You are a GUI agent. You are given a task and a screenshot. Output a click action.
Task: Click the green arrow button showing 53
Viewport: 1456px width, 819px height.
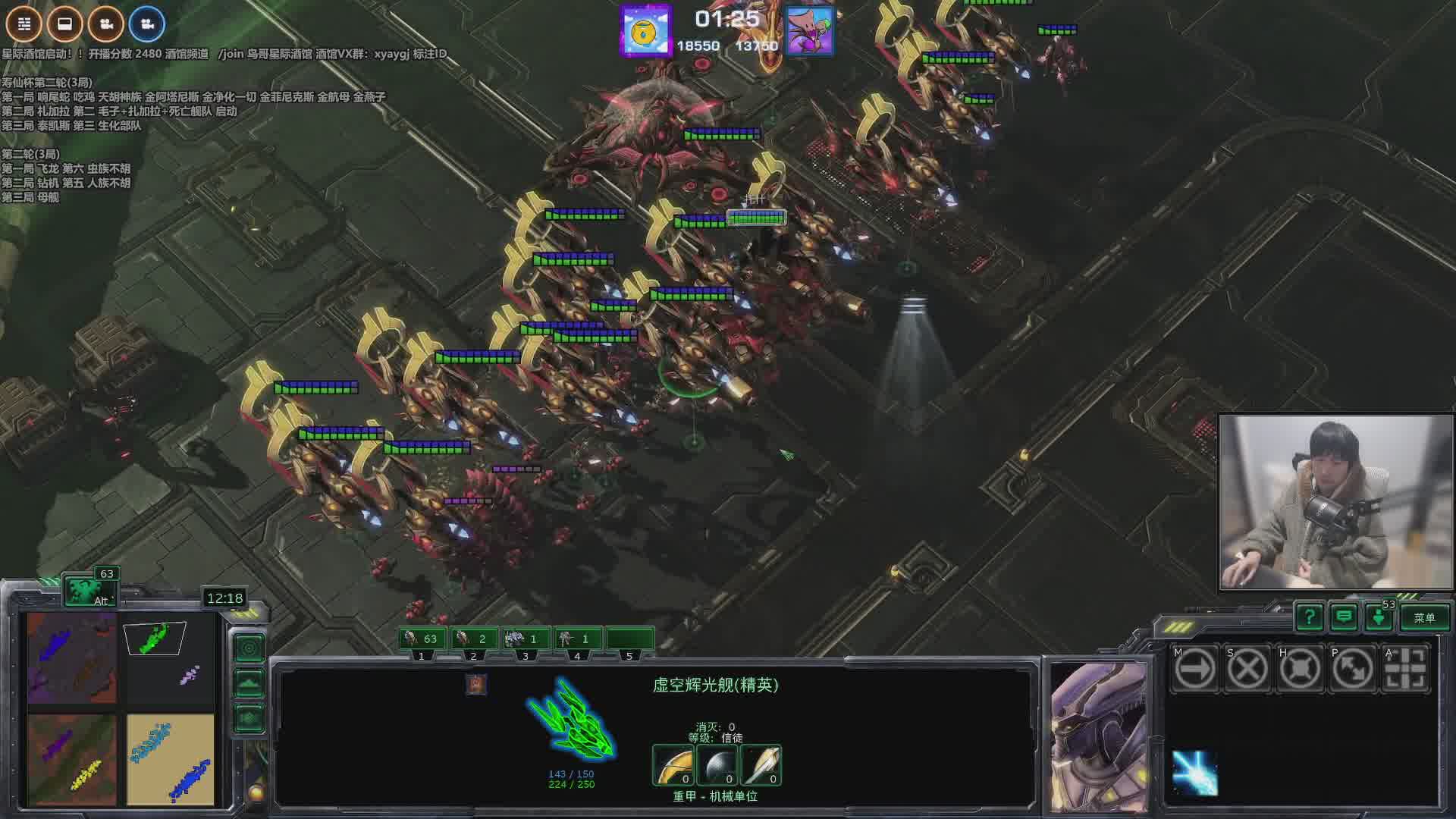click(1379, 618)
